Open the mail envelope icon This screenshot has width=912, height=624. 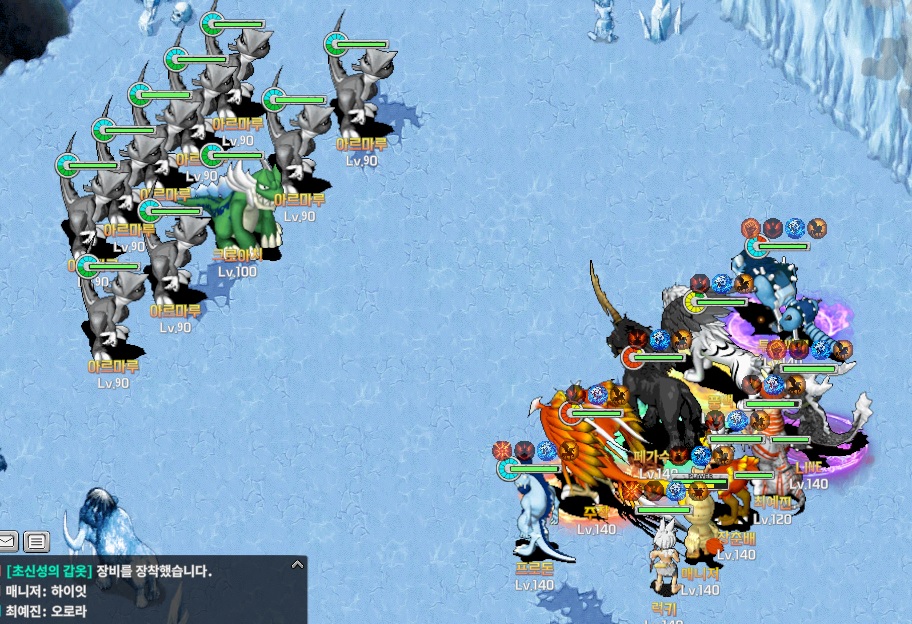point(8,542)
